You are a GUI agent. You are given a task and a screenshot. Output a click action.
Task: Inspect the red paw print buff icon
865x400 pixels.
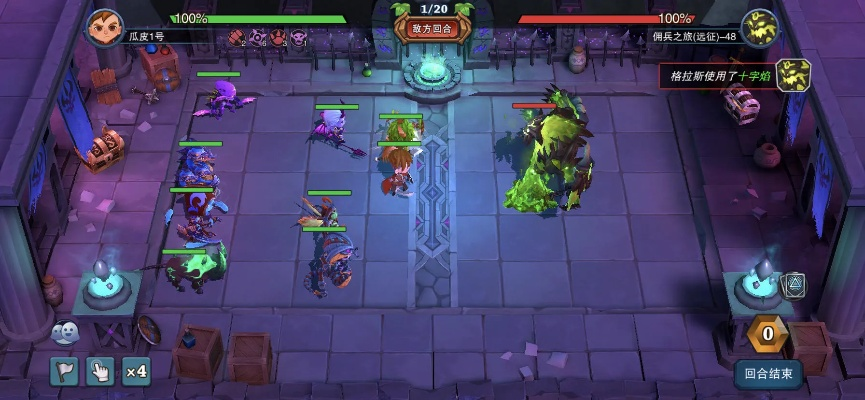click(x=277, y=38)
